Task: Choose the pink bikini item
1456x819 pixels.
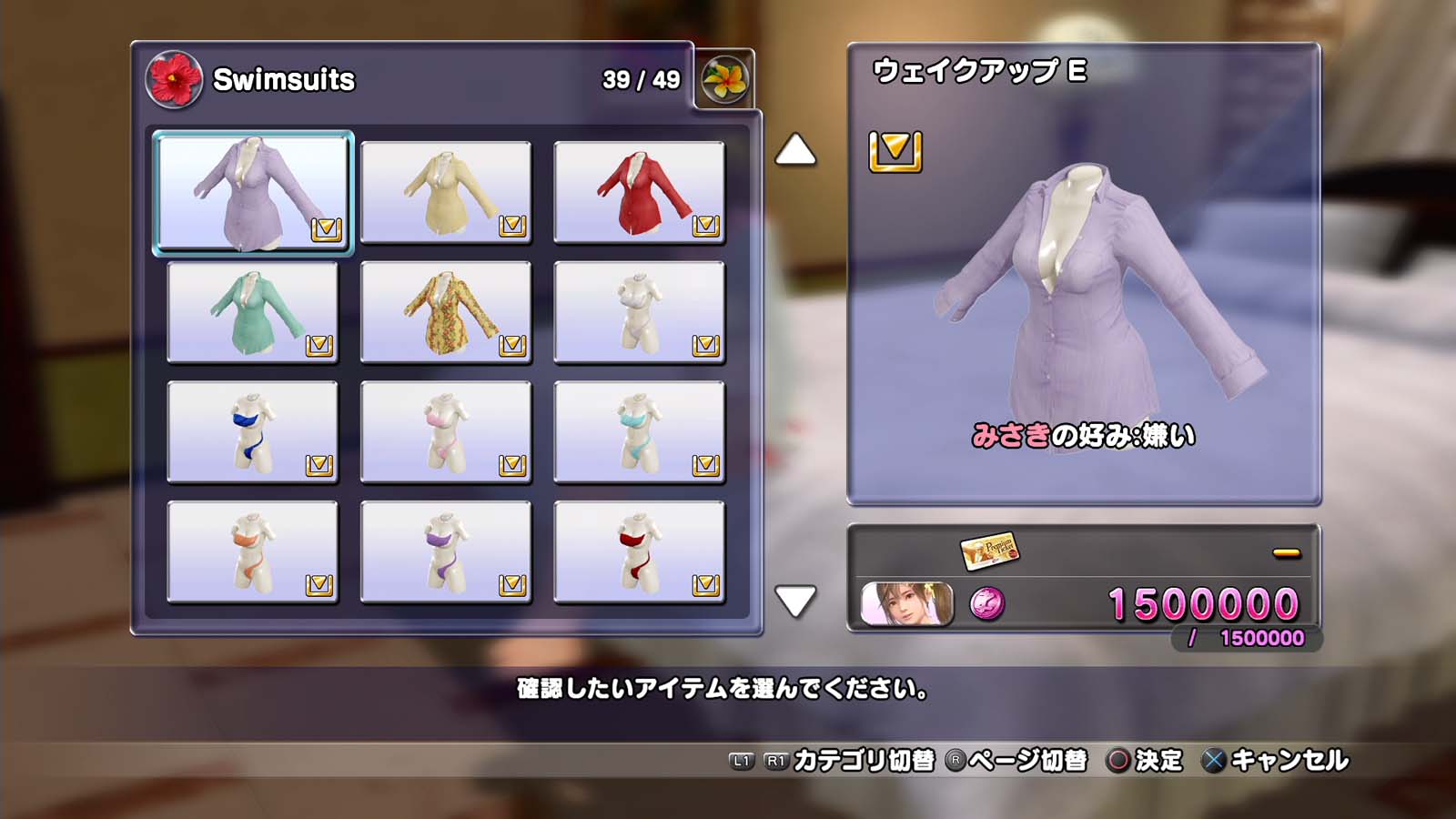Action: coord(446,432)
